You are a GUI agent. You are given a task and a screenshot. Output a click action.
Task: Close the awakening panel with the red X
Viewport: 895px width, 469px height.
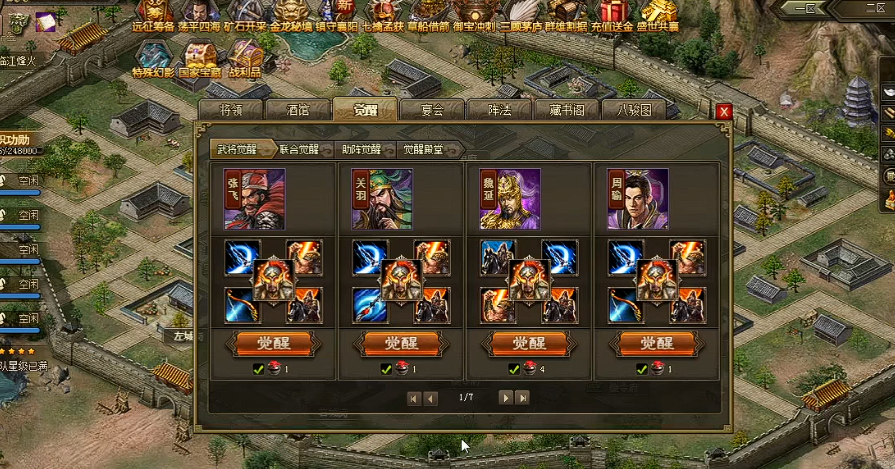(724, 112)
